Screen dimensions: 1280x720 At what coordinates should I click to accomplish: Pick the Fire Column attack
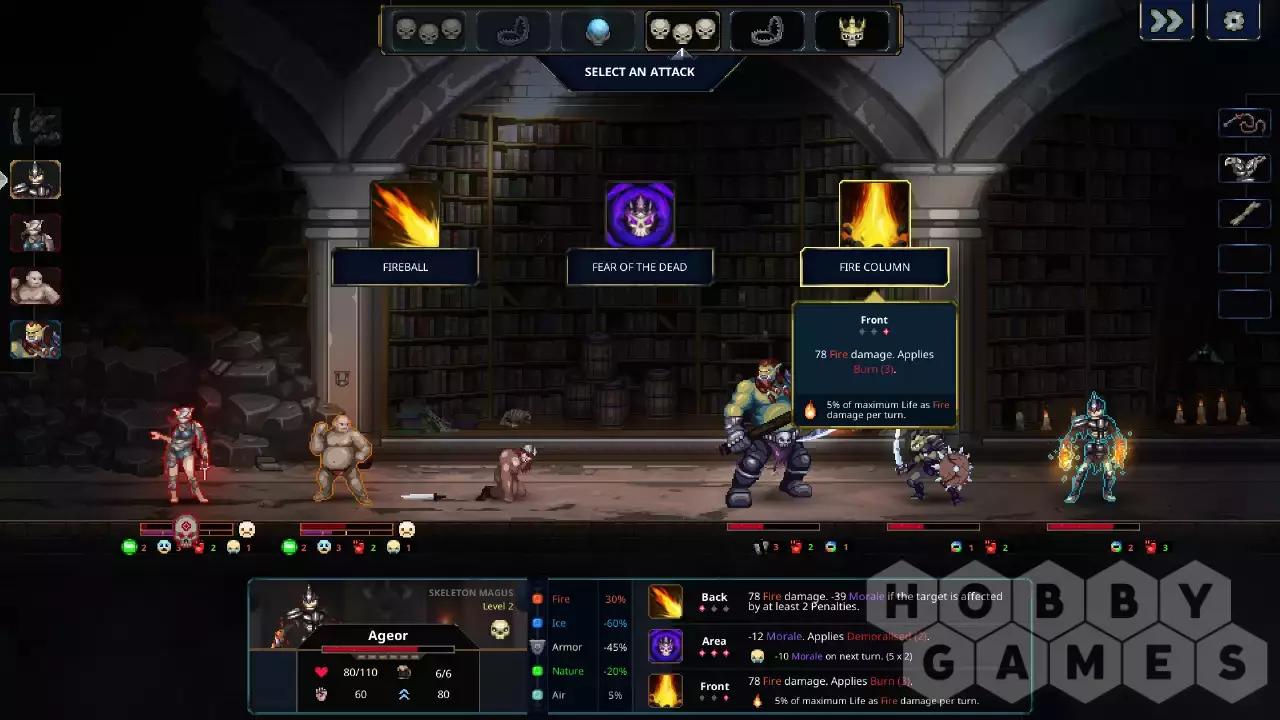click(875, 215)
